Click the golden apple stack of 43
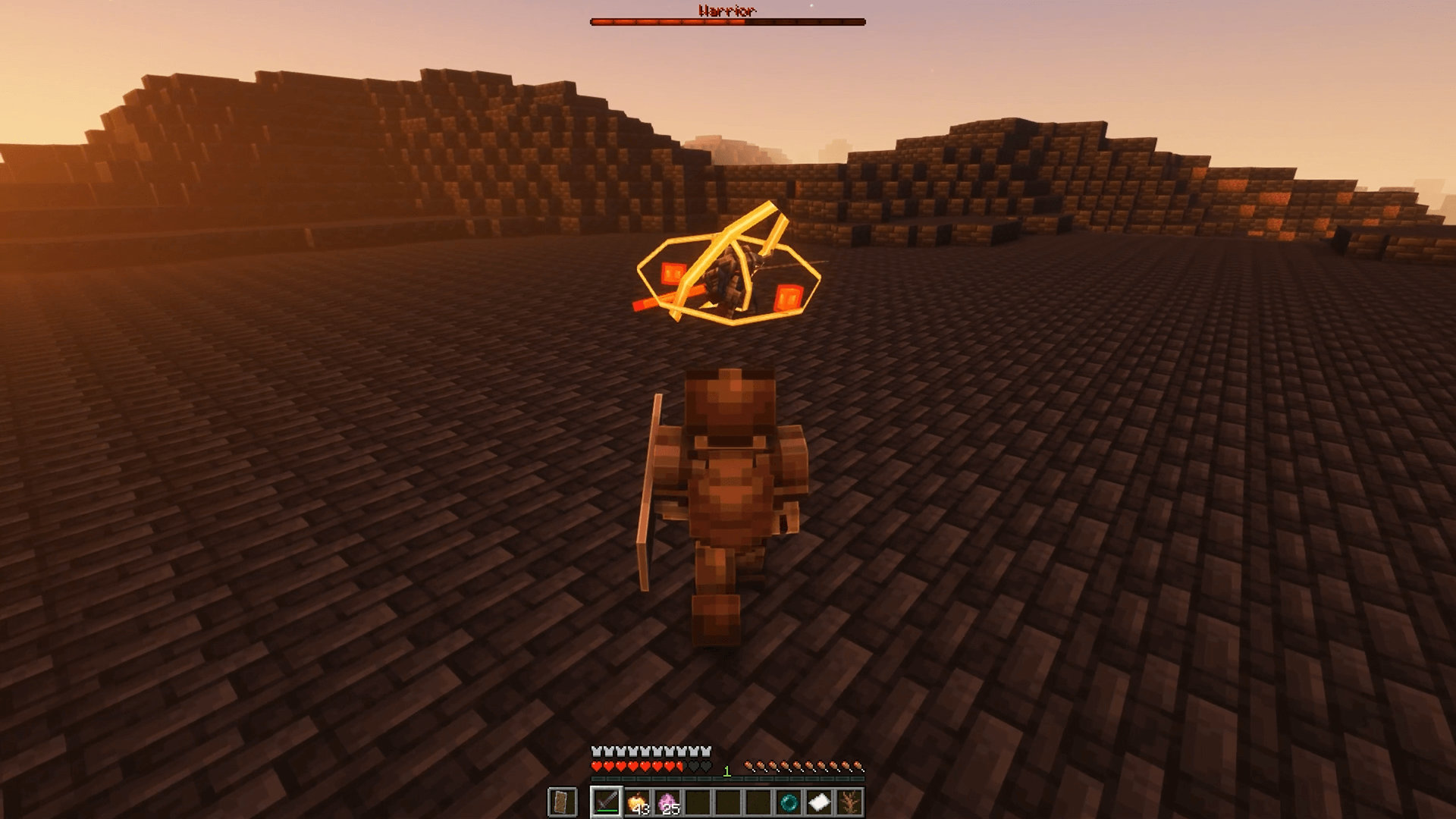The width and height of the screenshot is (1456, 819). 639,804
